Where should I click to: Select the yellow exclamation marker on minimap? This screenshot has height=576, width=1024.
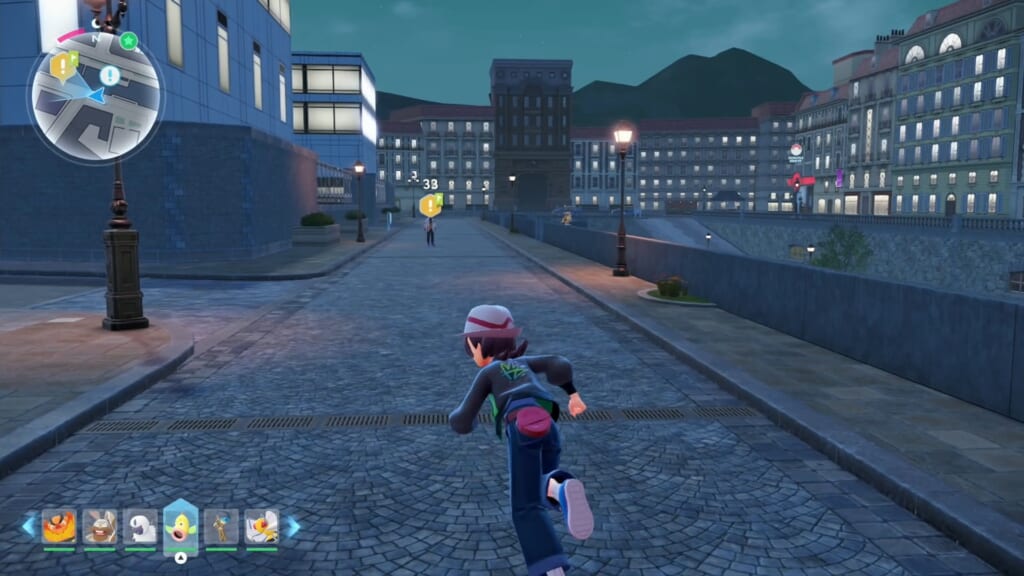click(65, 67)
